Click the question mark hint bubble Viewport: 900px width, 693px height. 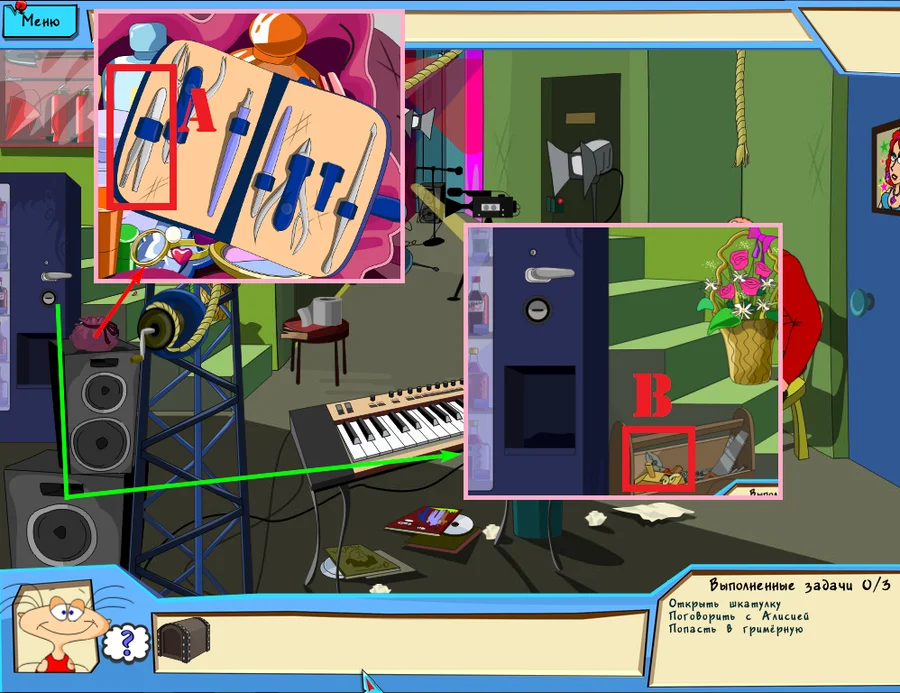(126, 642)
